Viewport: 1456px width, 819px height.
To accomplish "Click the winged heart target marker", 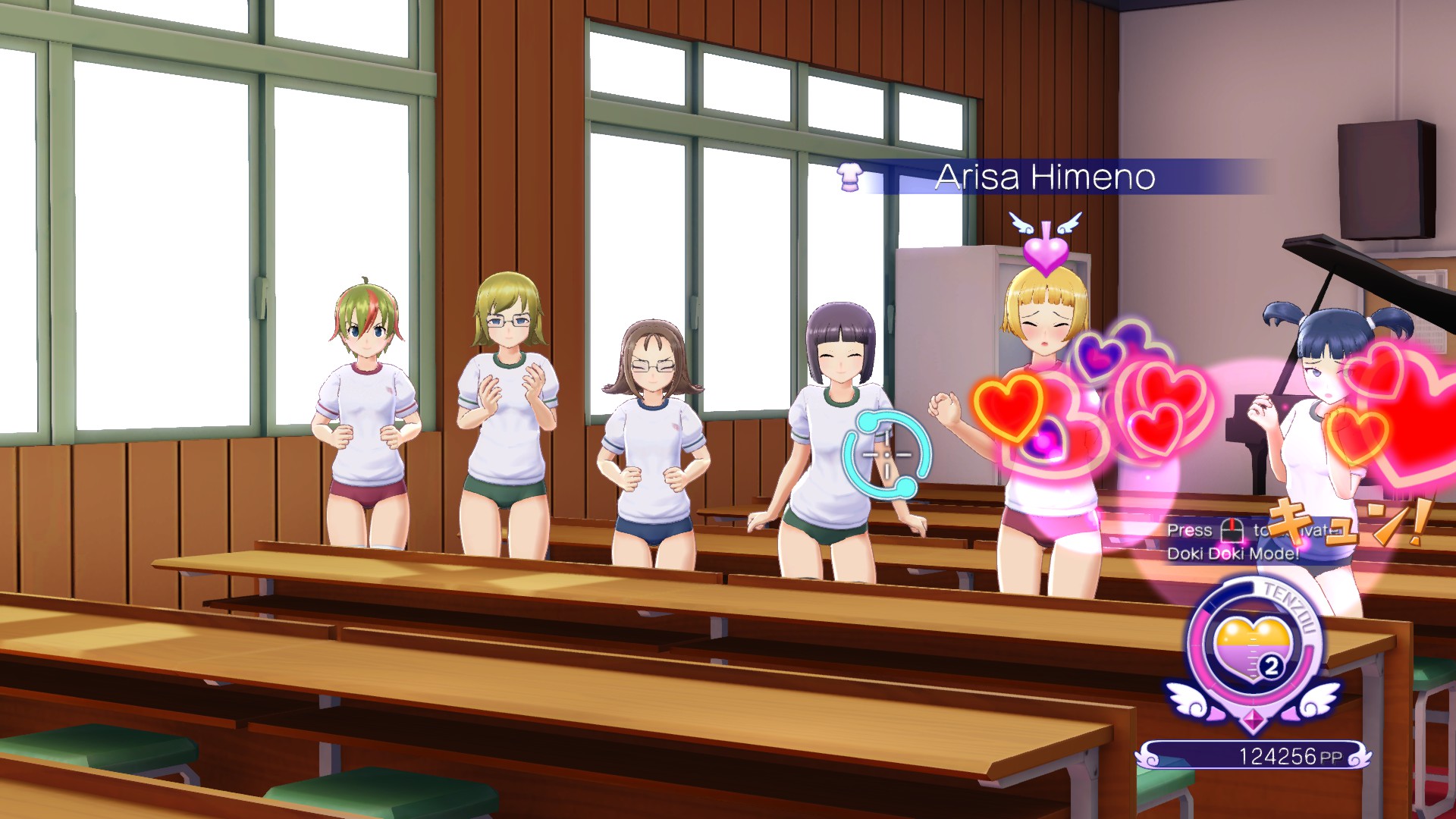I will [x=1045, y=244].
